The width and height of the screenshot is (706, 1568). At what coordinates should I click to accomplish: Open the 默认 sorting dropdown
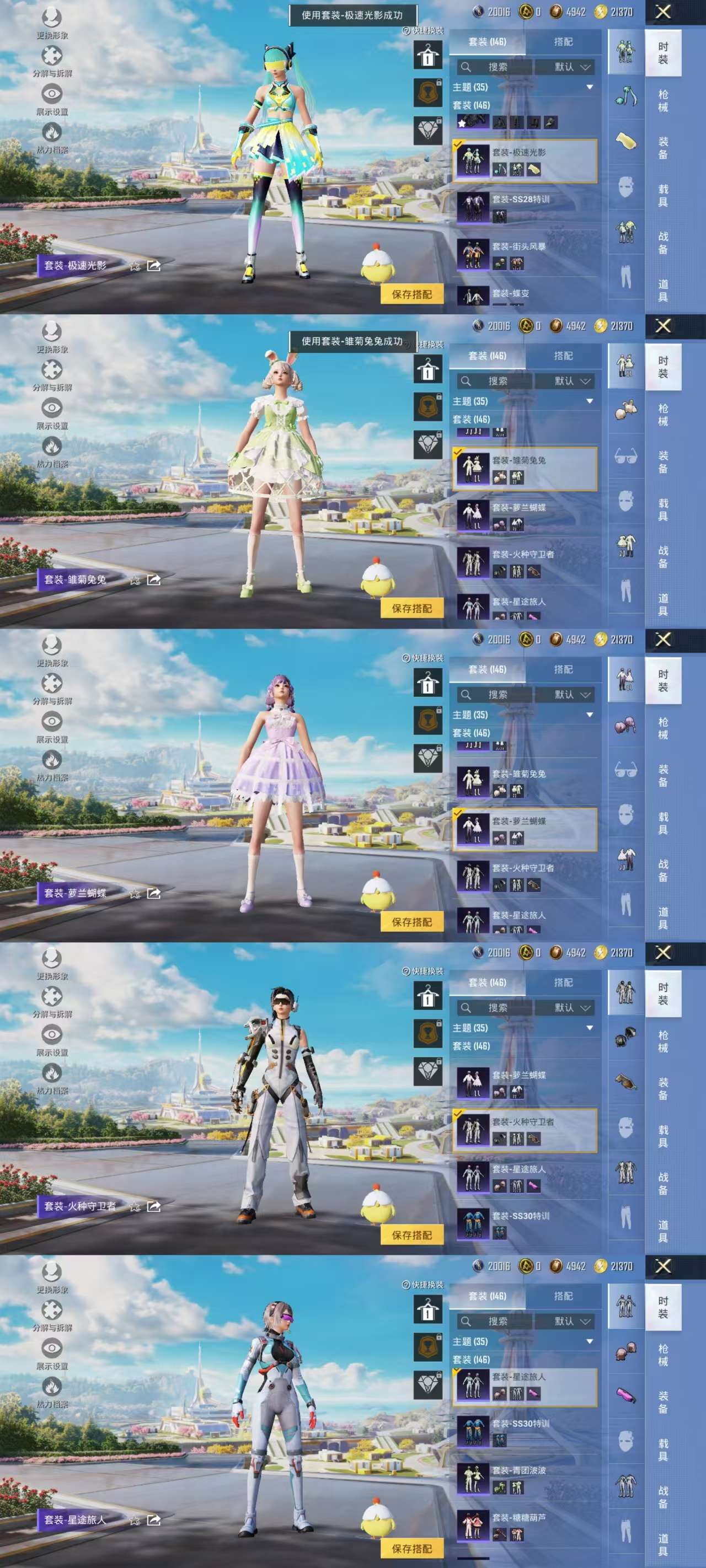pyautogui.click(x=565, y=66)
